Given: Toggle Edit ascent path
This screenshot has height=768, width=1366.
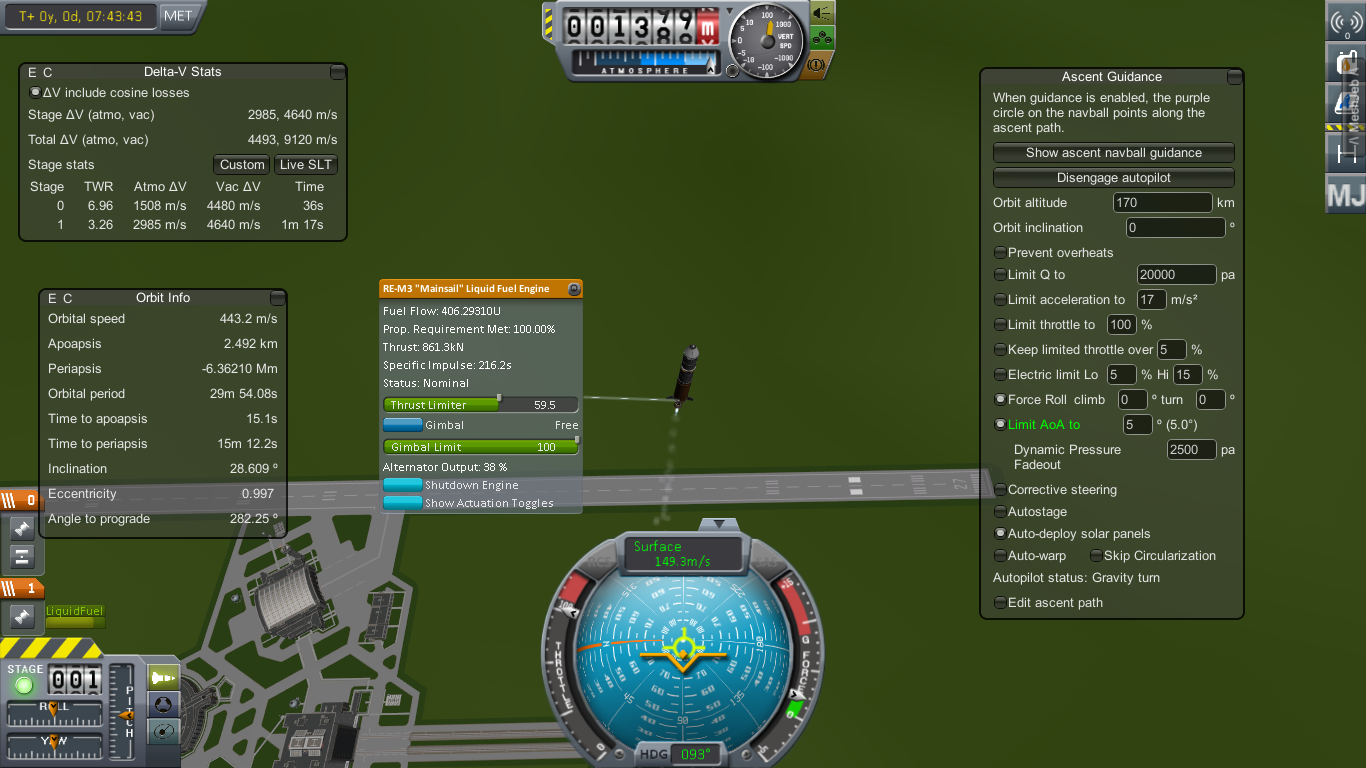Looking at the screenshot, I should pos(1000,603).
